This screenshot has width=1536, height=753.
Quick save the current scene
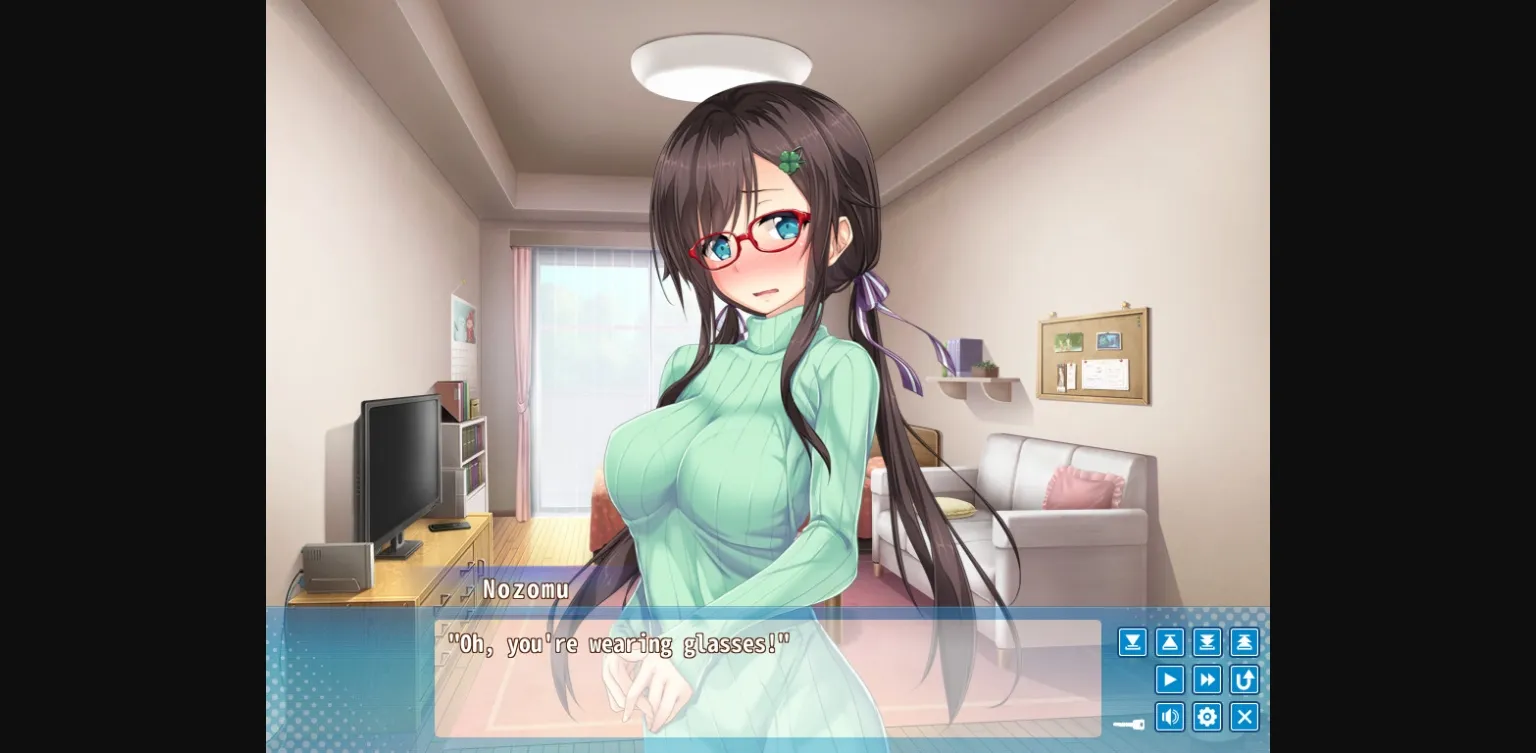[1207, 642]
